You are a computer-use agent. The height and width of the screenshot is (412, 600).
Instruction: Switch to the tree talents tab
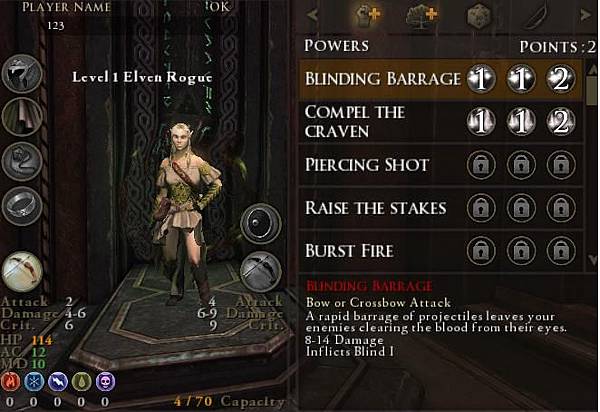click(x=423, y=15)
